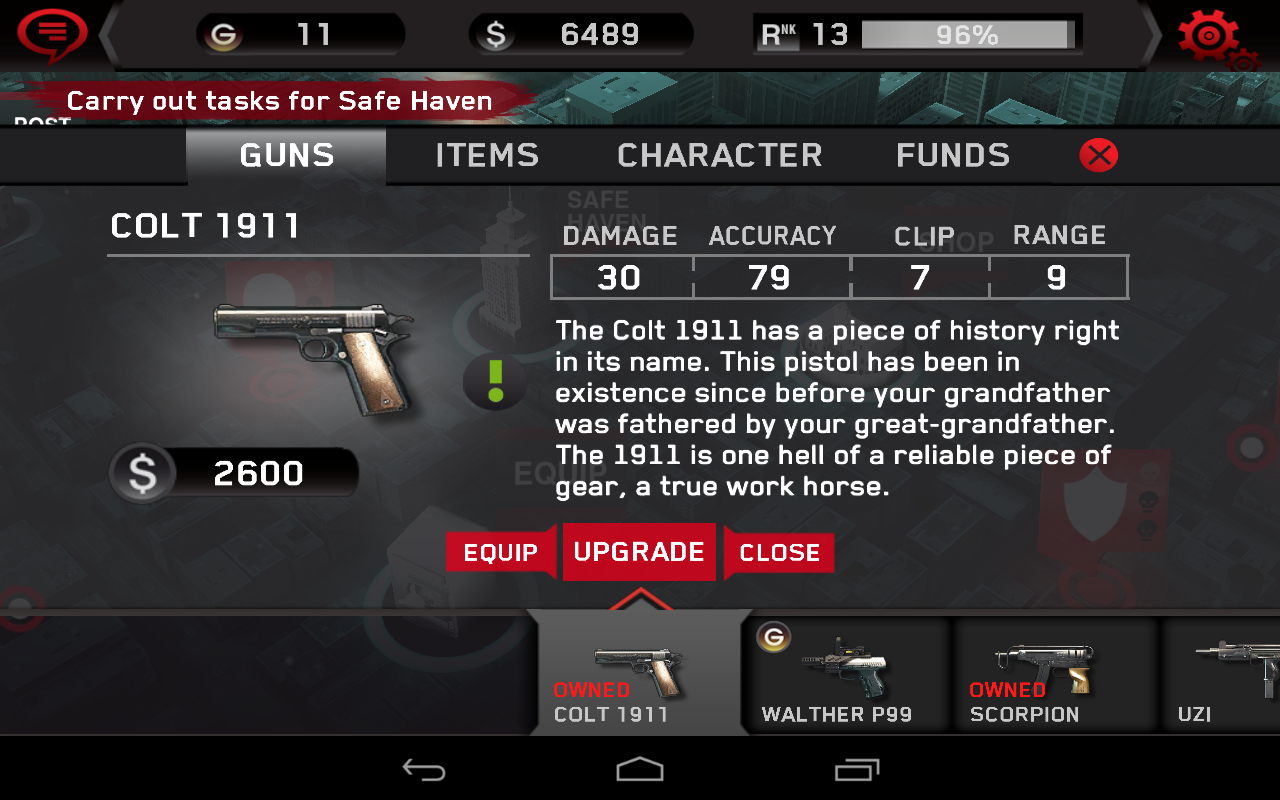This screenshot has width=1280, height=800.
Task: Click the Carry out tasks for Safe Haven banner
Action: [278, 100]
